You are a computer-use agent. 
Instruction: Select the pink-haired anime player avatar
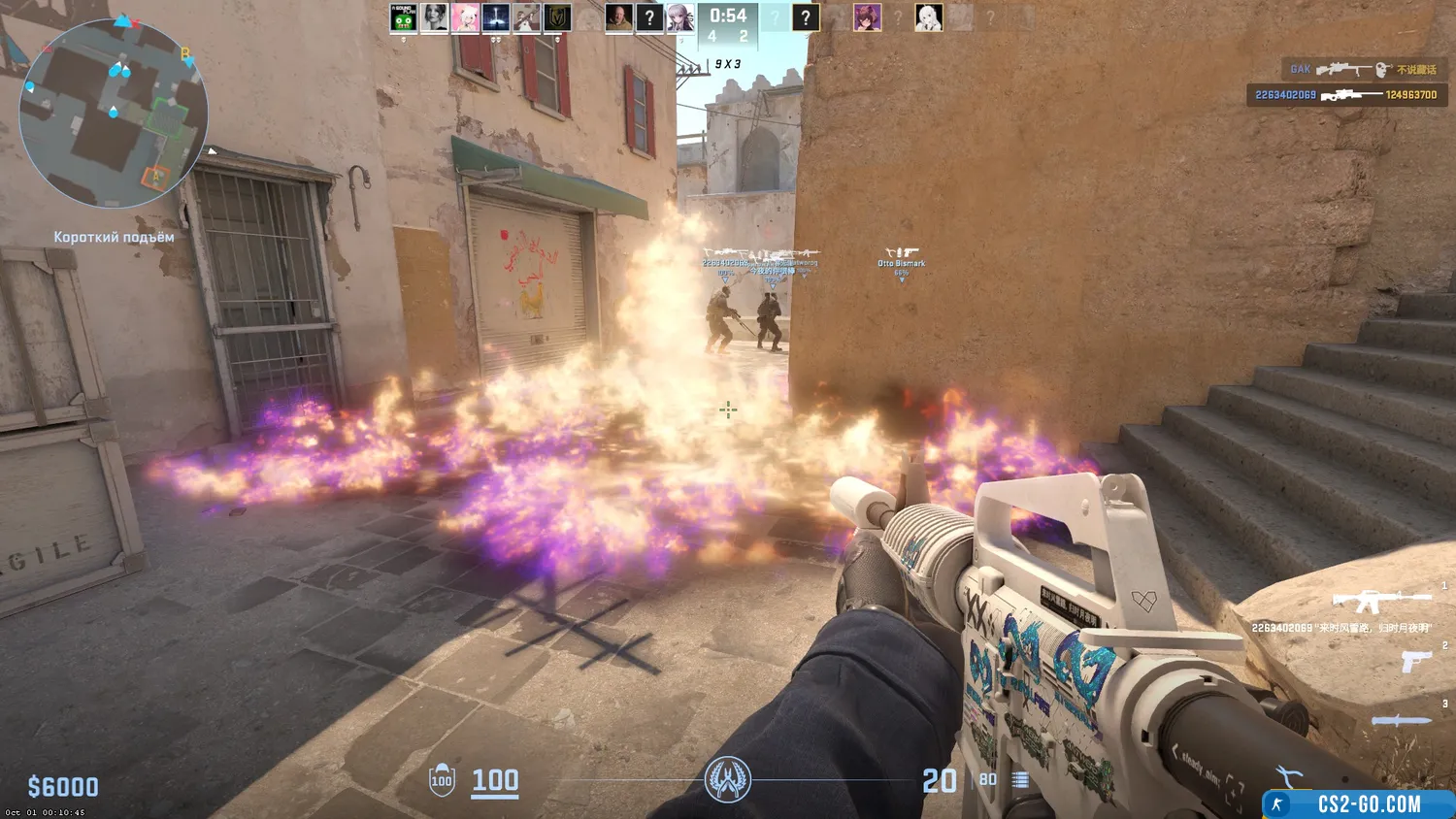pos(465,17)
